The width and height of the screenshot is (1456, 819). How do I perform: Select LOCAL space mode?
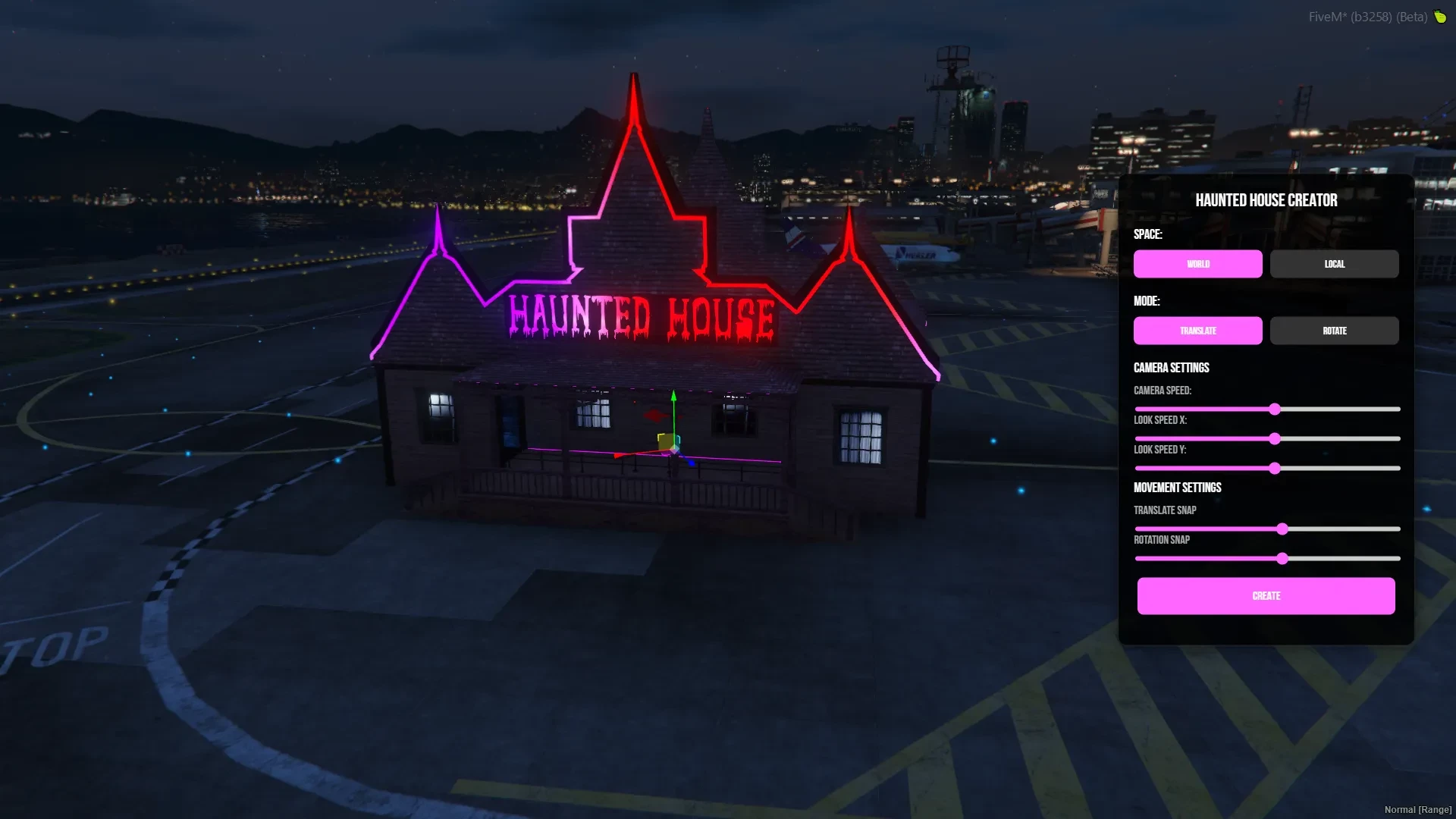[x=1334, y=264]
